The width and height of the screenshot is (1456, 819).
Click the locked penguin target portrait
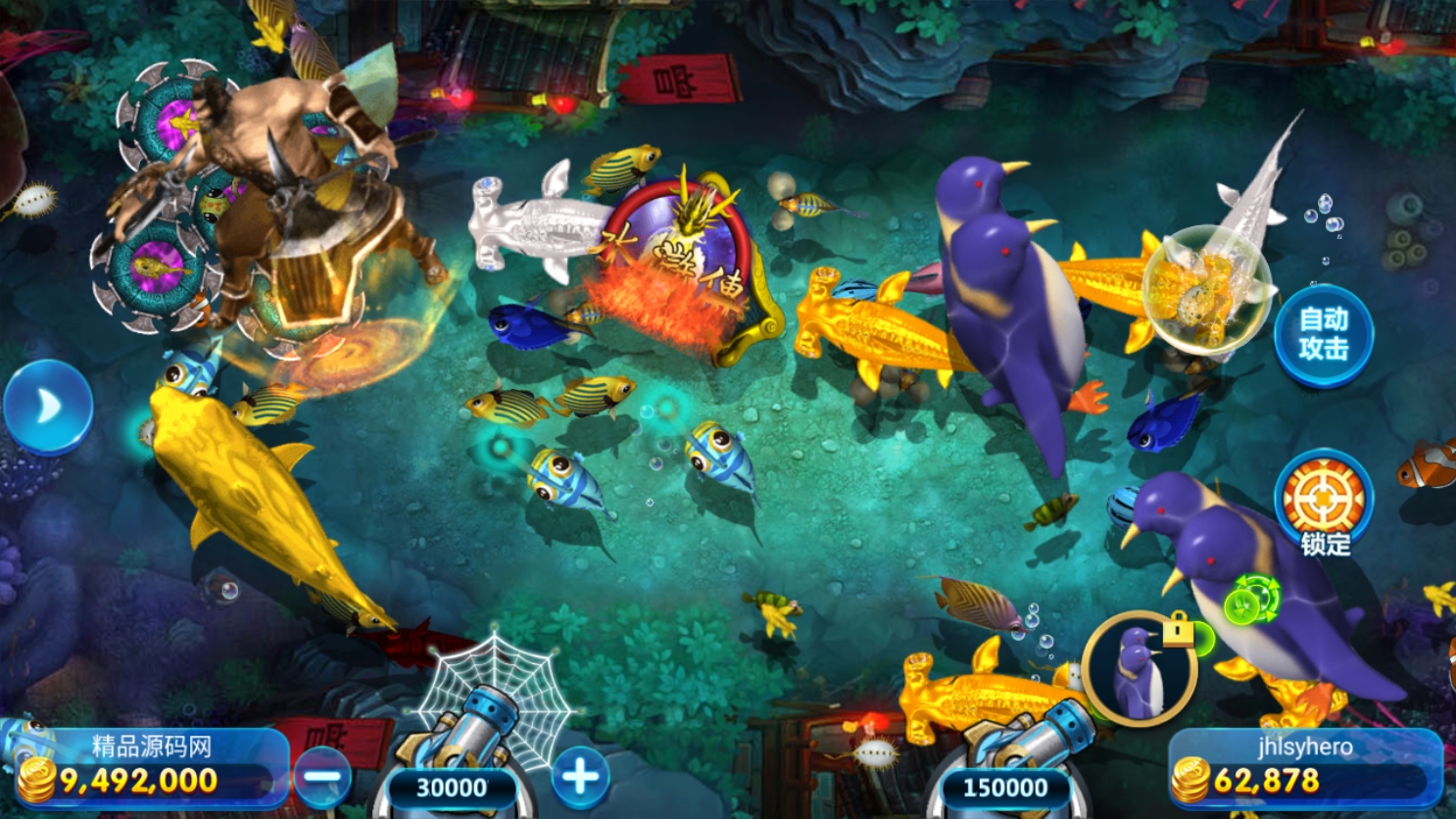(x=1140, y=669)
